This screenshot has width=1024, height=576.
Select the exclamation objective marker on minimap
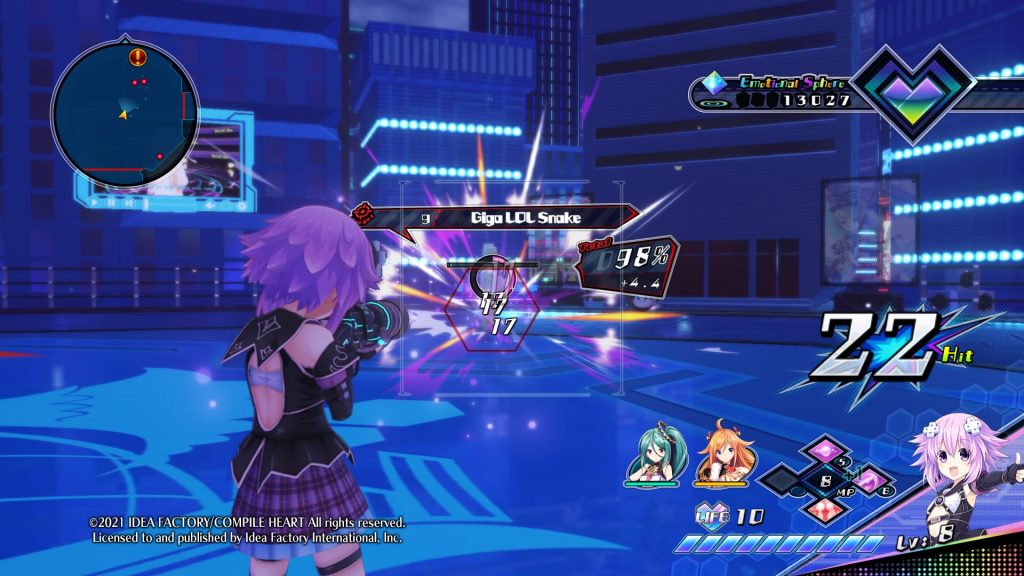pyautogui.click(x=137, y=57)
